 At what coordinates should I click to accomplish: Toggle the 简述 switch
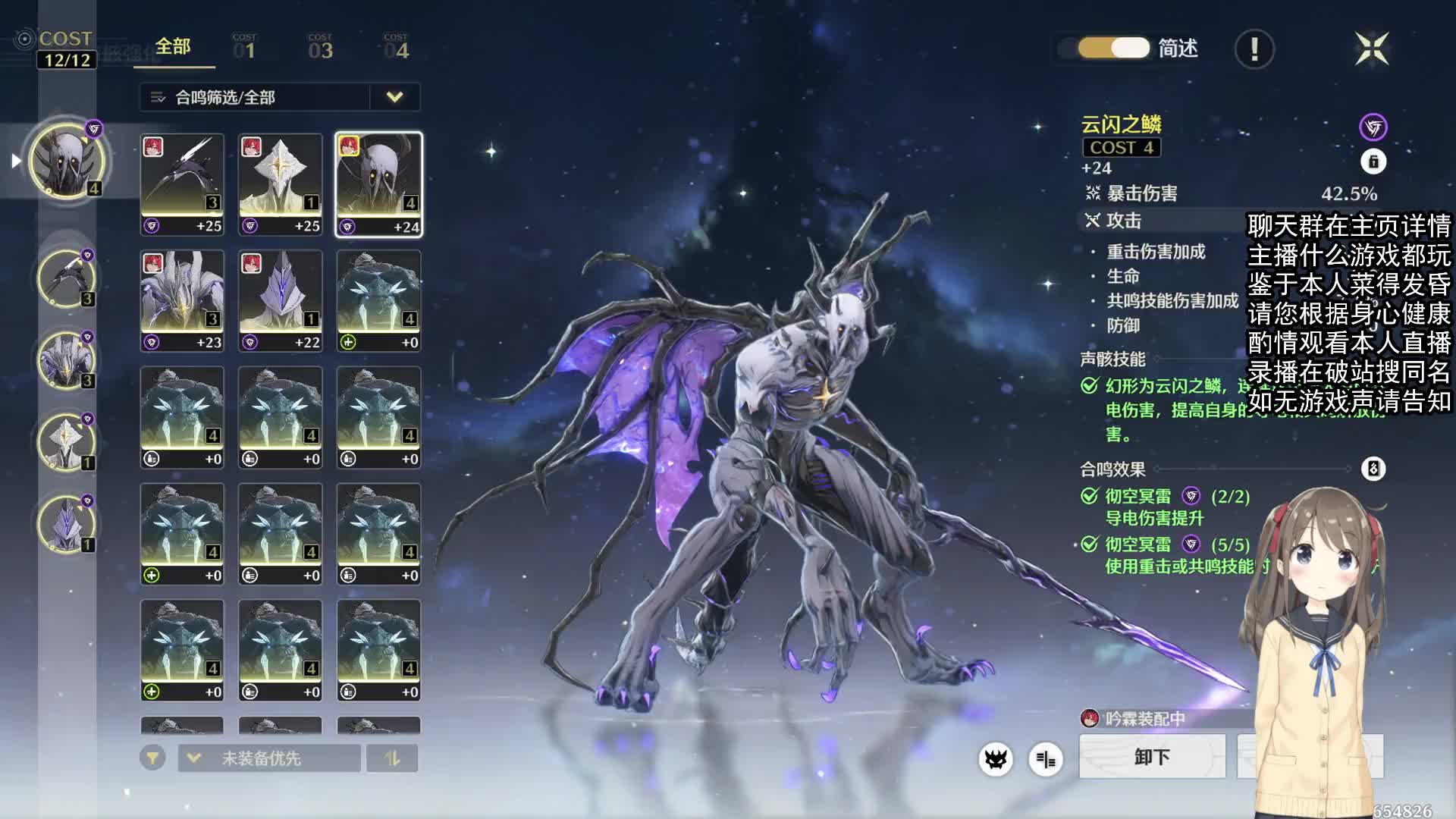[x=1114, y=49]
